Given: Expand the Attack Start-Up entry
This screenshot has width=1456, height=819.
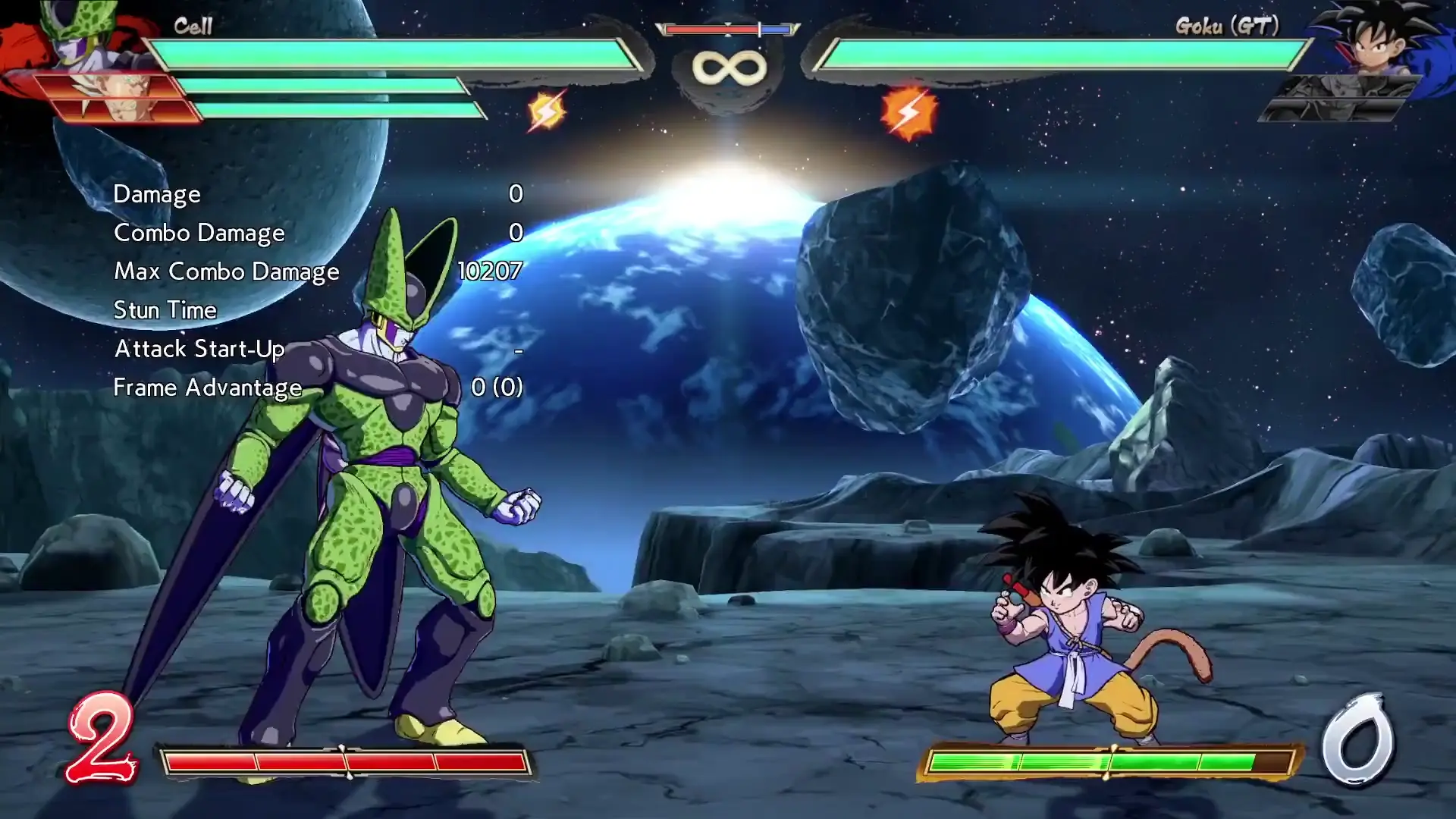Looking at the screenshot, I should (x=199, y=349).
